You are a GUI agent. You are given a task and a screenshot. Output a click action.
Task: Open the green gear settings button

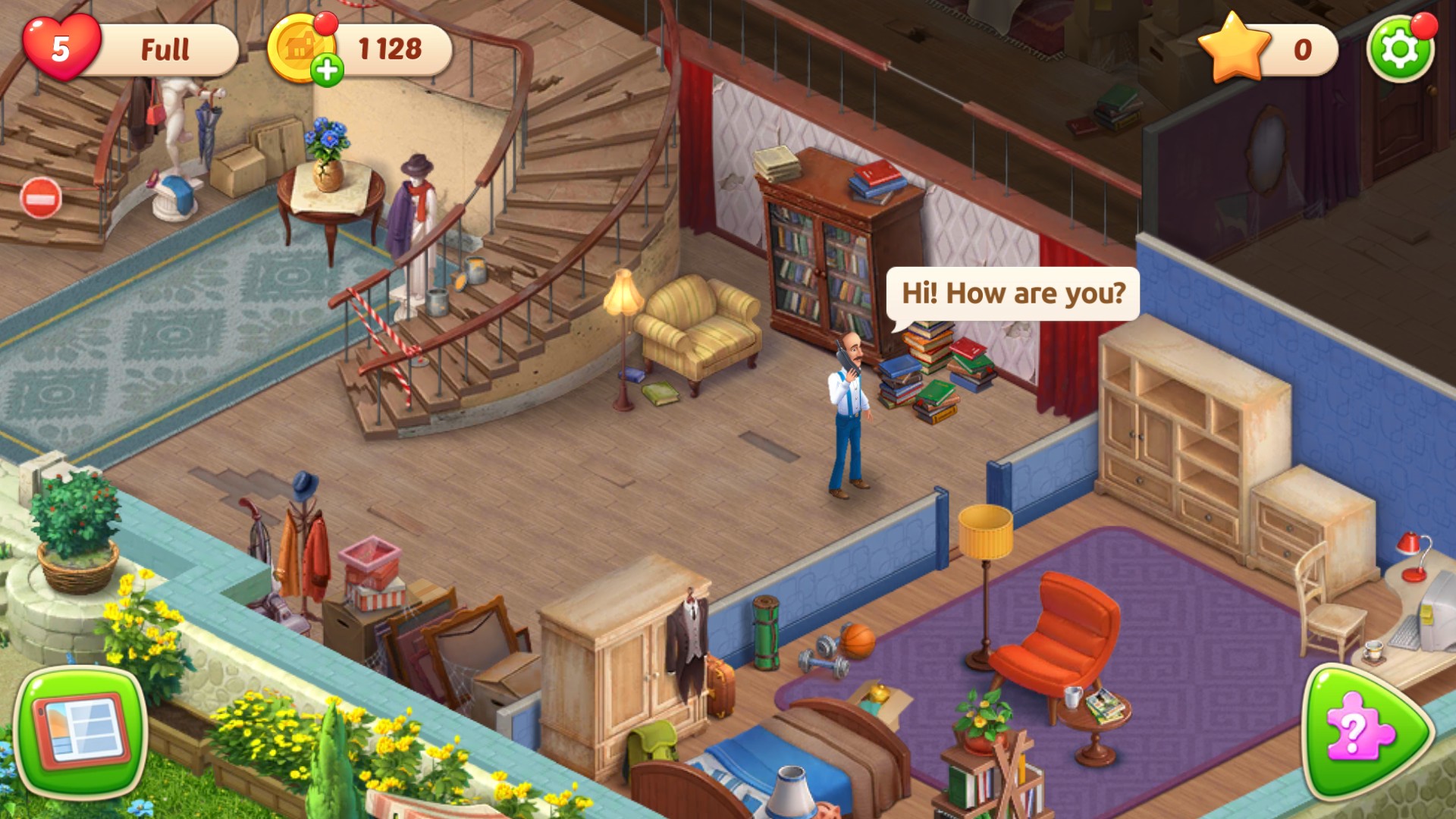pyautogui.click(x=1399, y=50)
